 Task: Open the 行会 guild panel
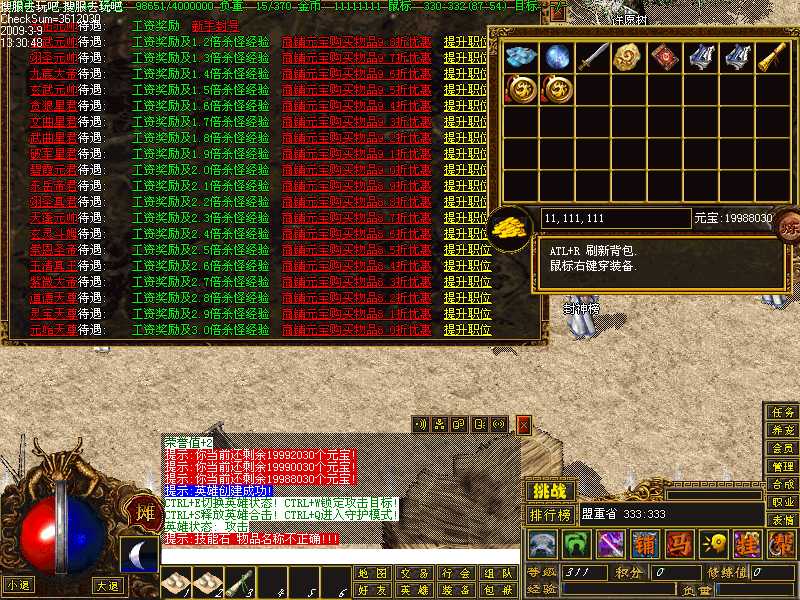[455, 574]
